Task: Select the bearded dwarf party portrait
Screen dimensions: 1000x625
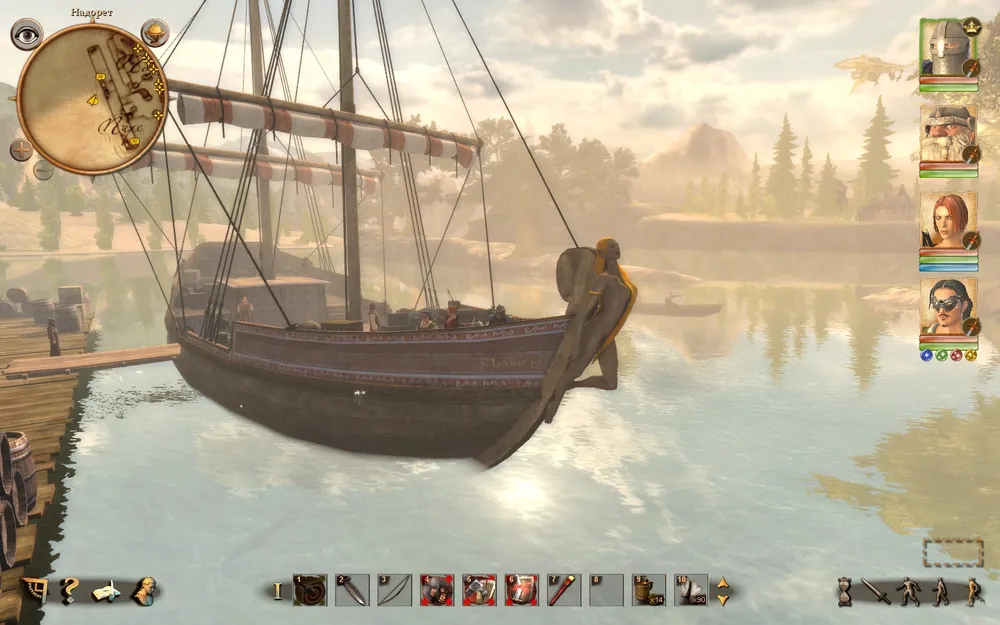Action: click(x=947, y=133)
